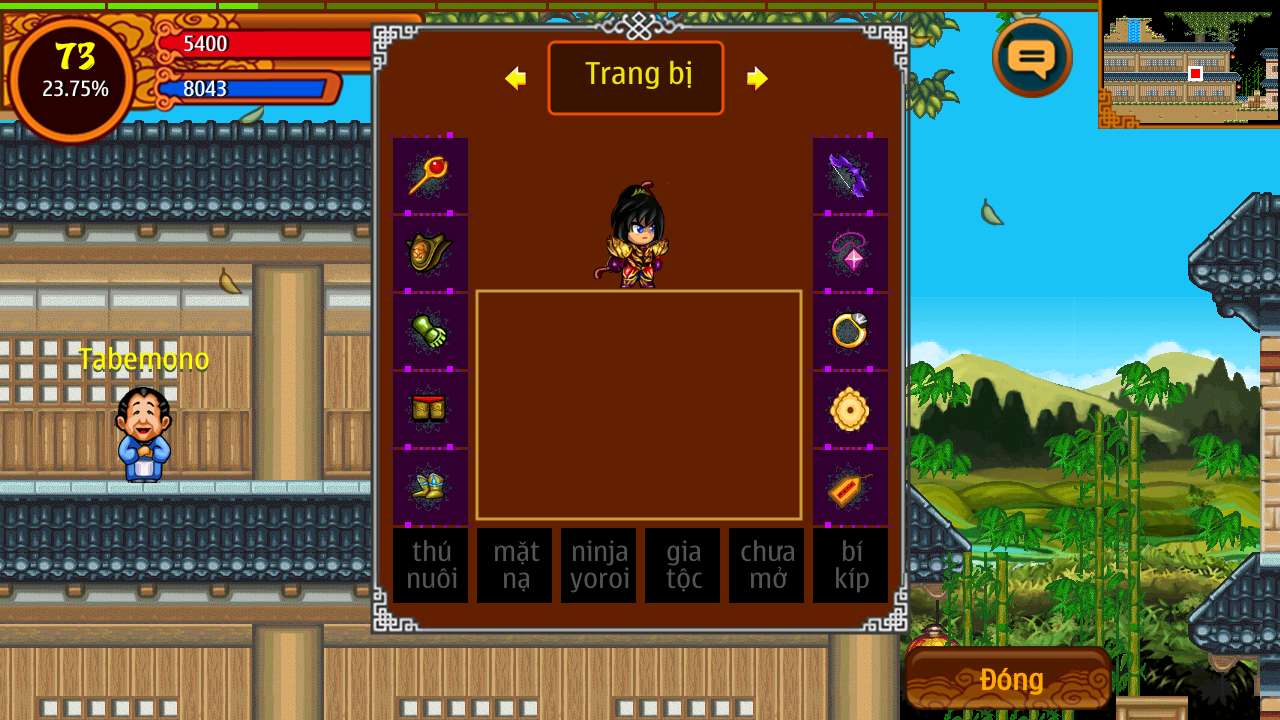Select the golden round pendant slot
The width and height of the screenshot is (1280, 720).
tap(850, 409)
